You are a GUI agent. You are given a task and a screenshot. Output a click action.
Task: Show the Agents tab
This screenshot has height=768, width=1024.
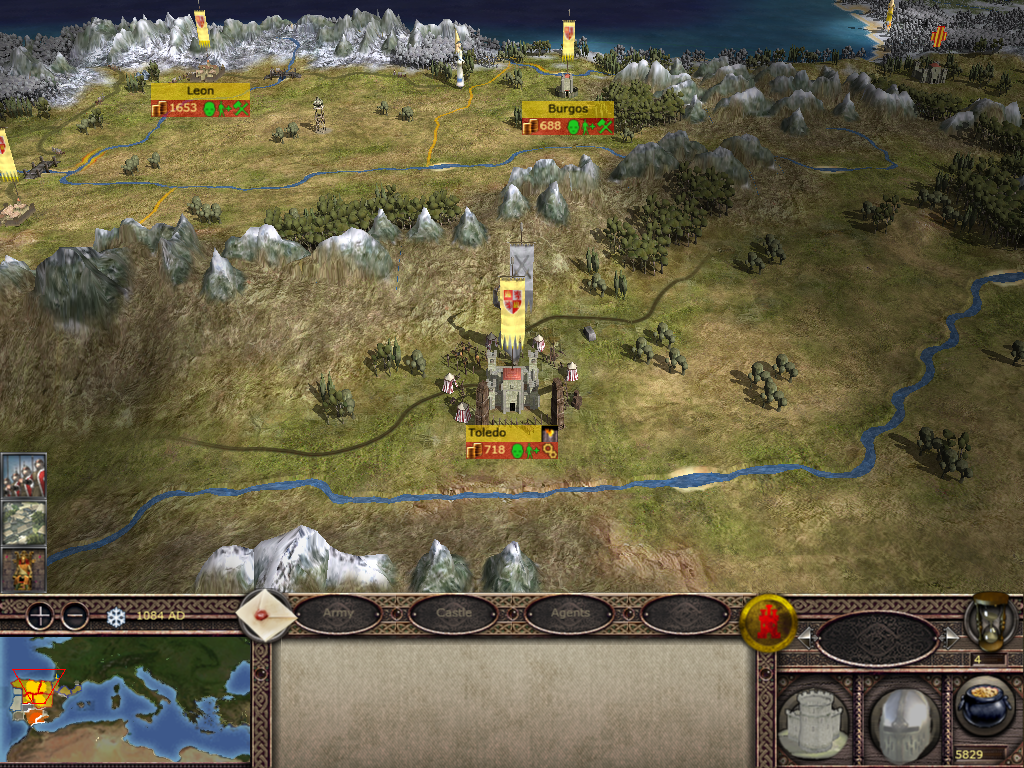click(x=569, y=613)
